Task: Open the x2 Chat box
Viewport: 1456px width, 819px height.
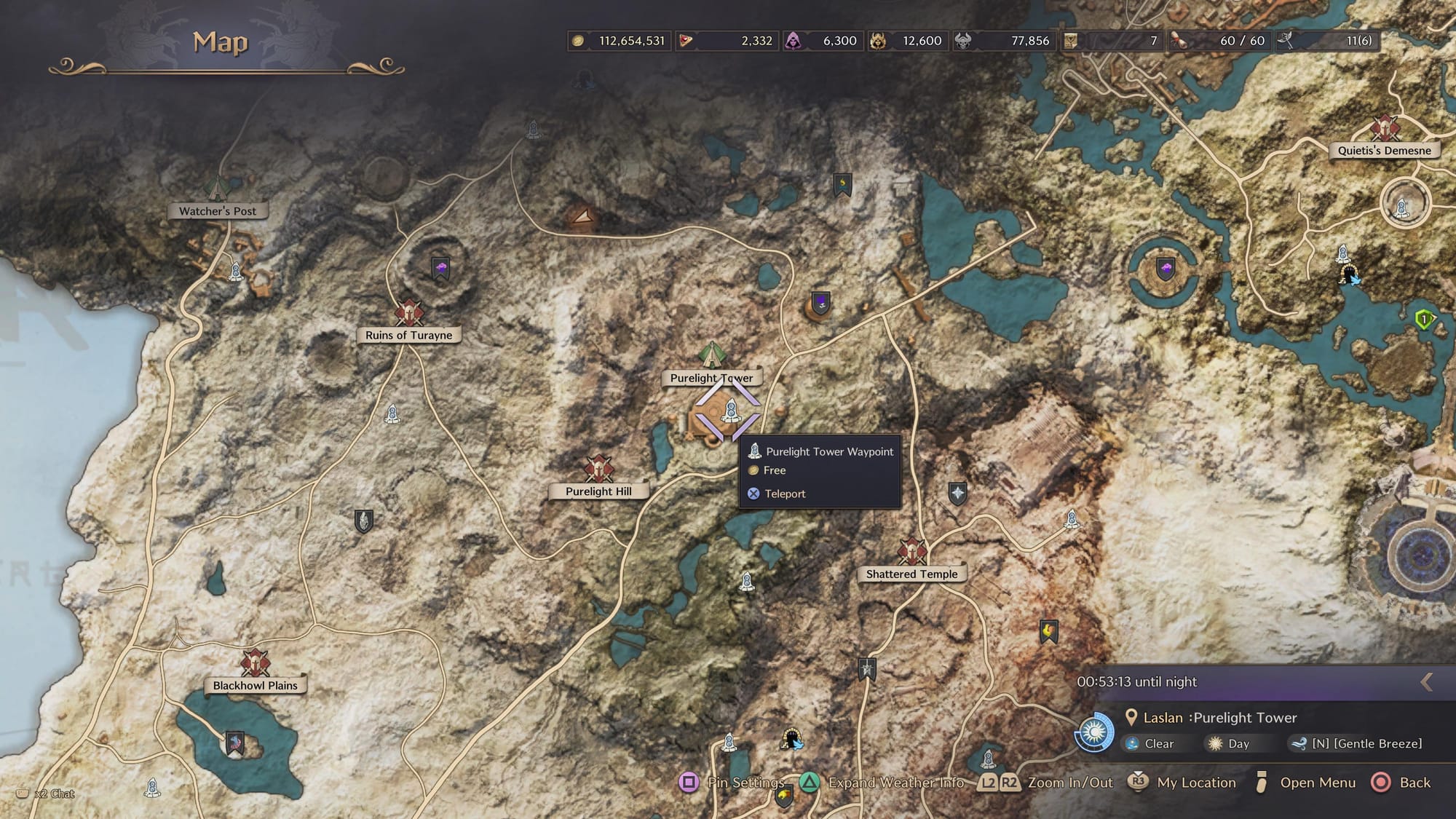Action: click(x=55, y=794)
